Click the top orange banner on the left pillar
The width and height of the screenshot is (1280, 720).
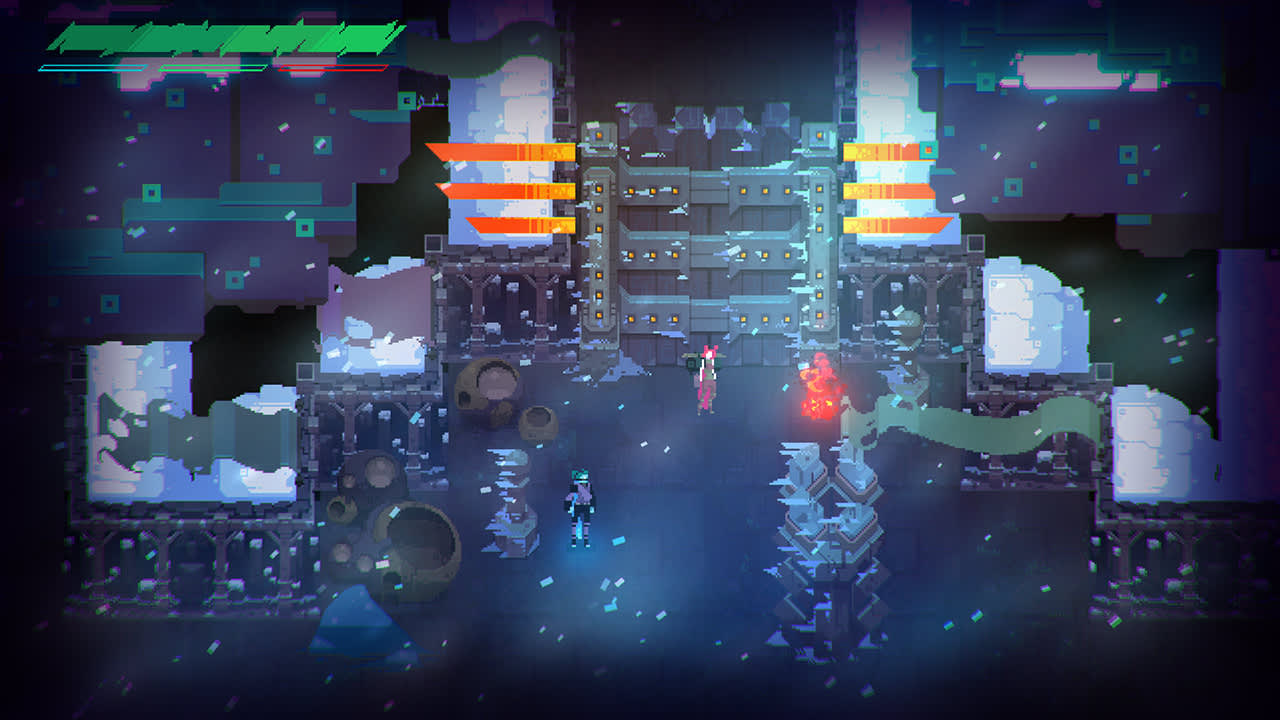[500, 150]
